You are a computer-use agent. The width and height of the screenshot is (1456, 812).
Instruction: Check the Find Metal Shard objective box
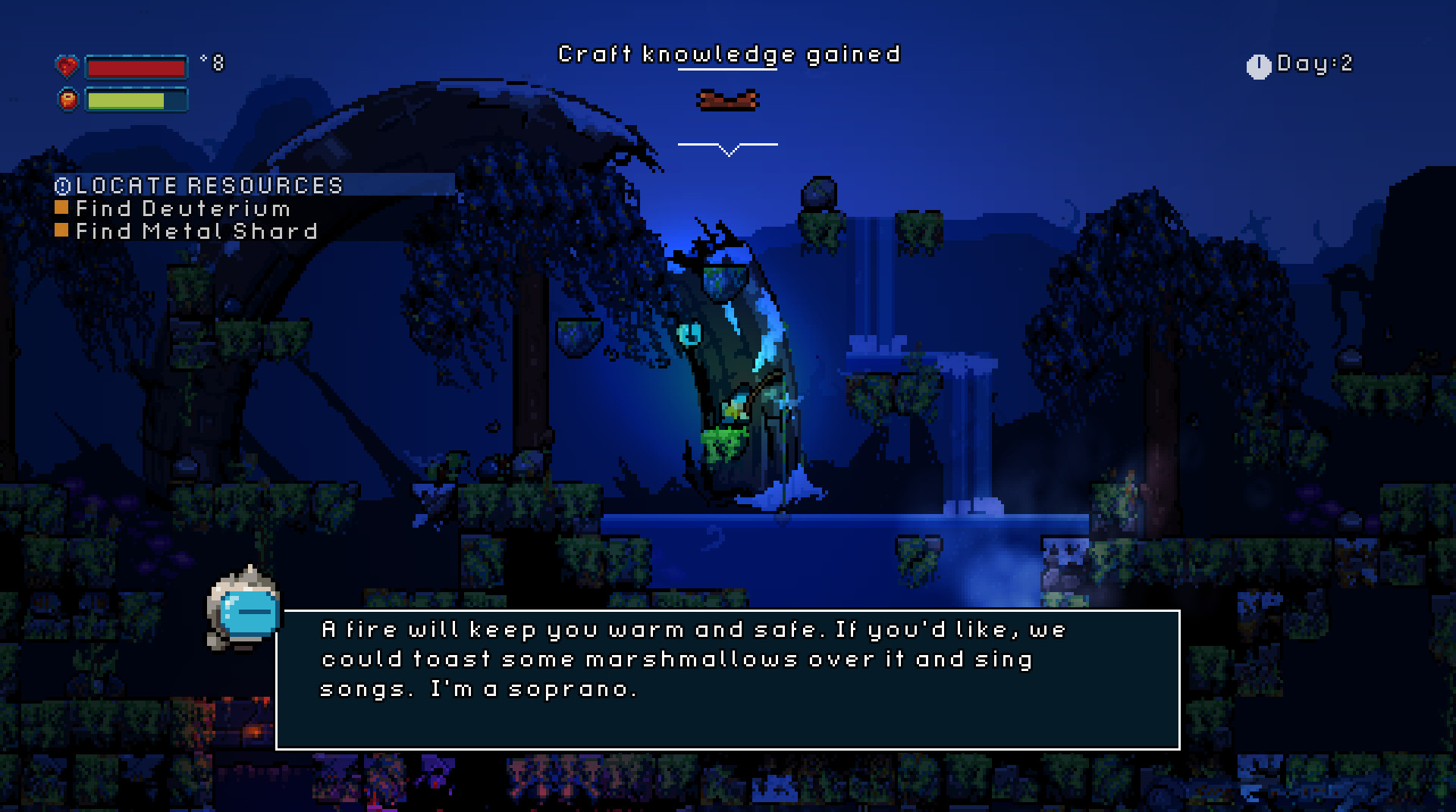click(63, 230)
